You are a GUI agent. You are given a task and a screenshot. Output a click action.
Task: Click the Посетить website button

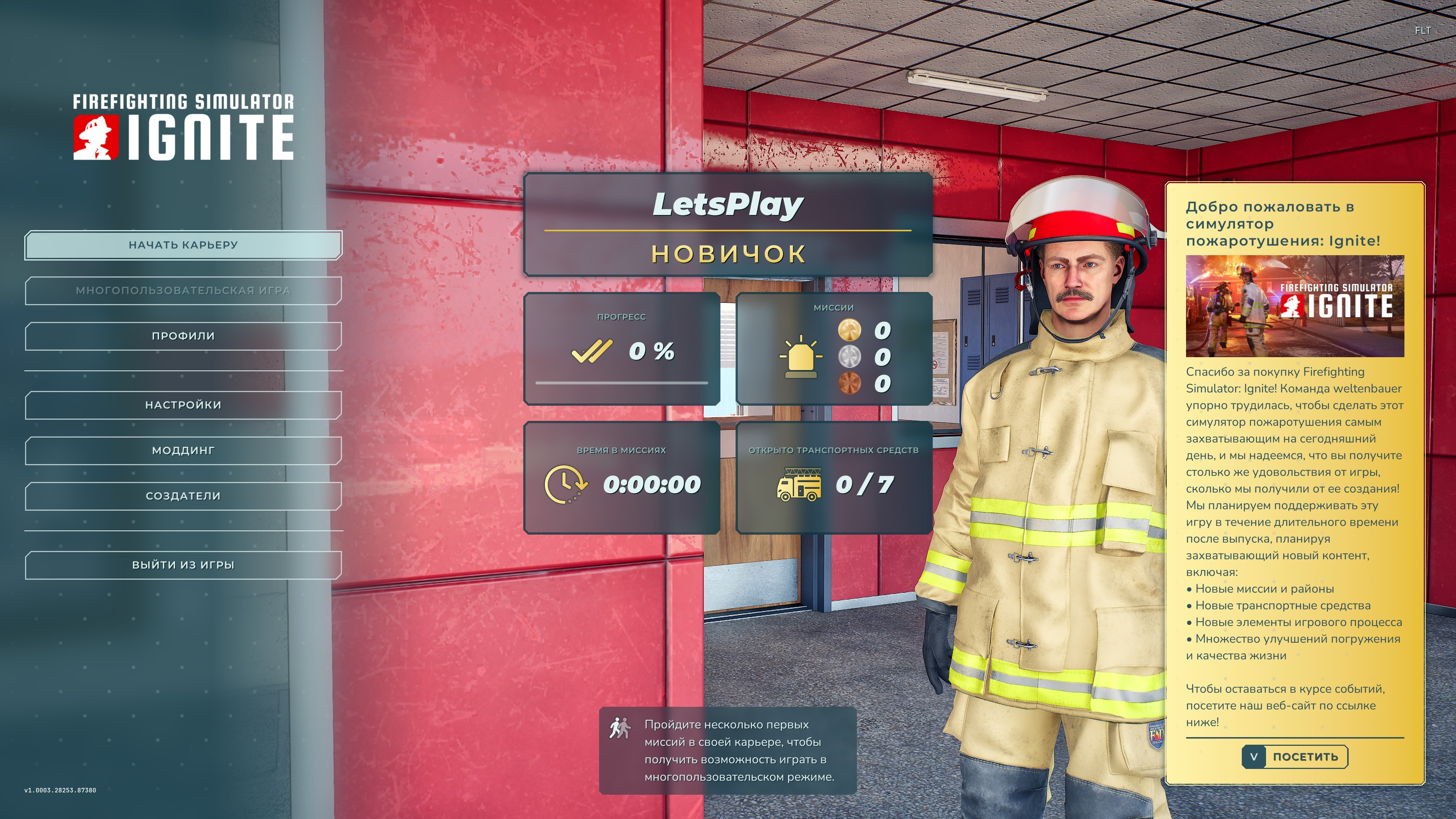pos(1294,757)
